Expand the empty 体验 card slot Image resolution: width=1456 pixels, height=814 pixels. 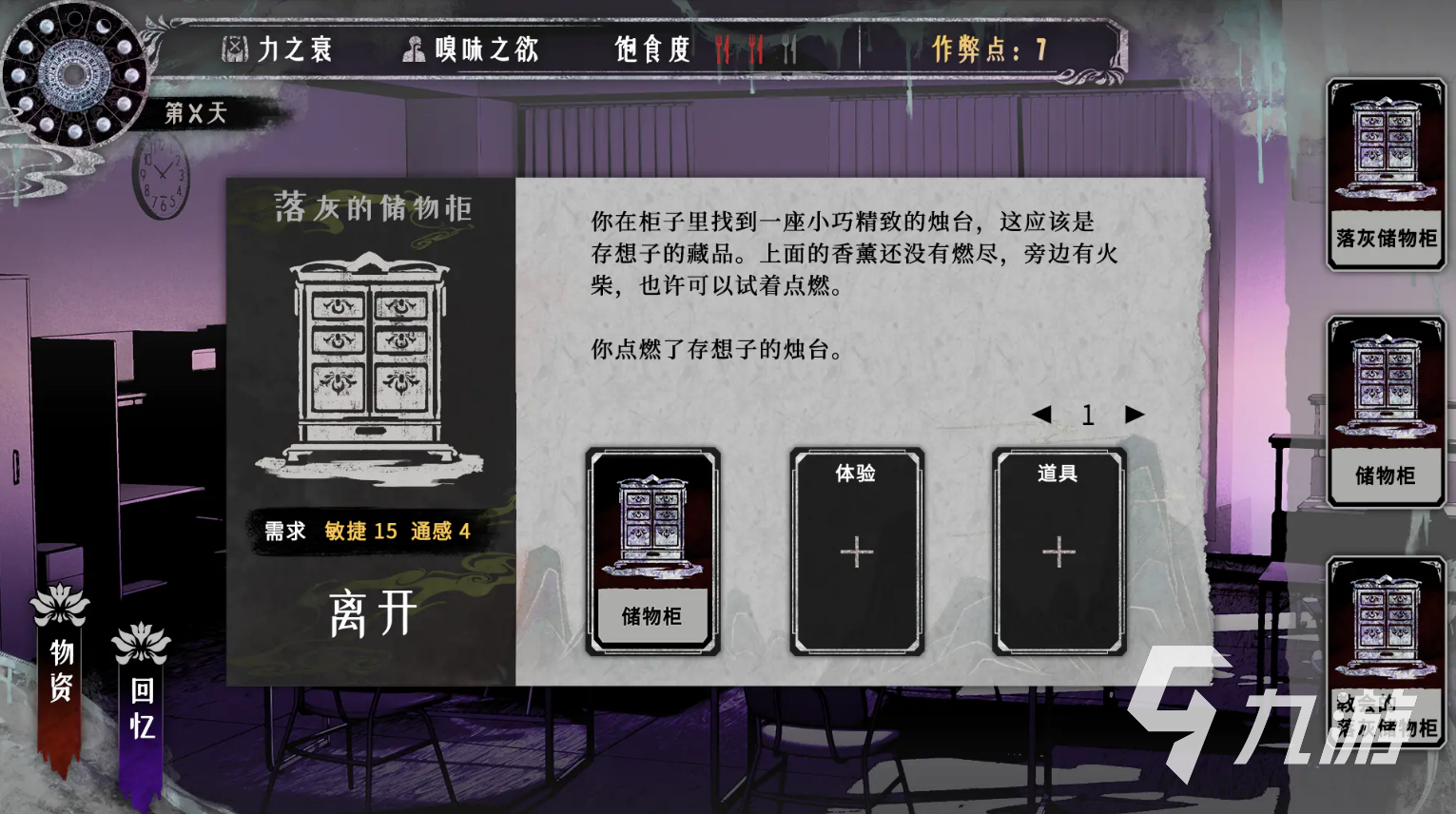857,552
